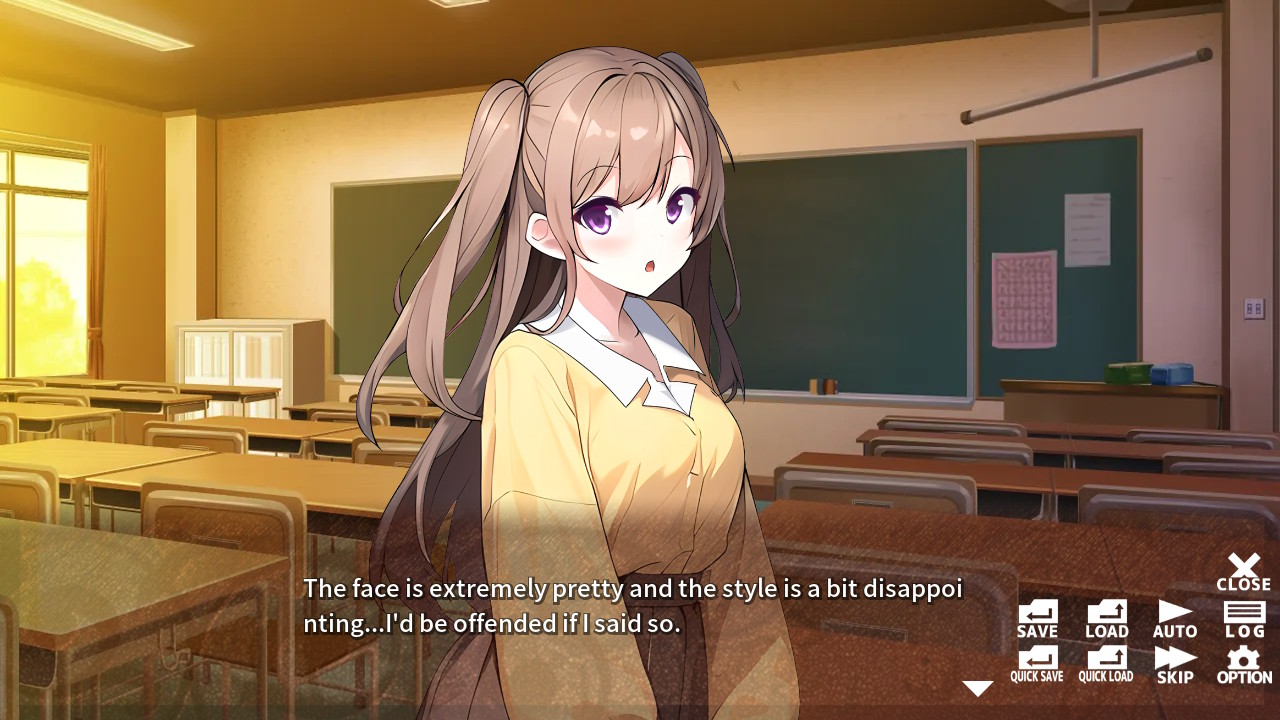This screenshot has height=720, width=1280.
Task: Open LOG to review past dialogue
Action: click(1244, 618)
